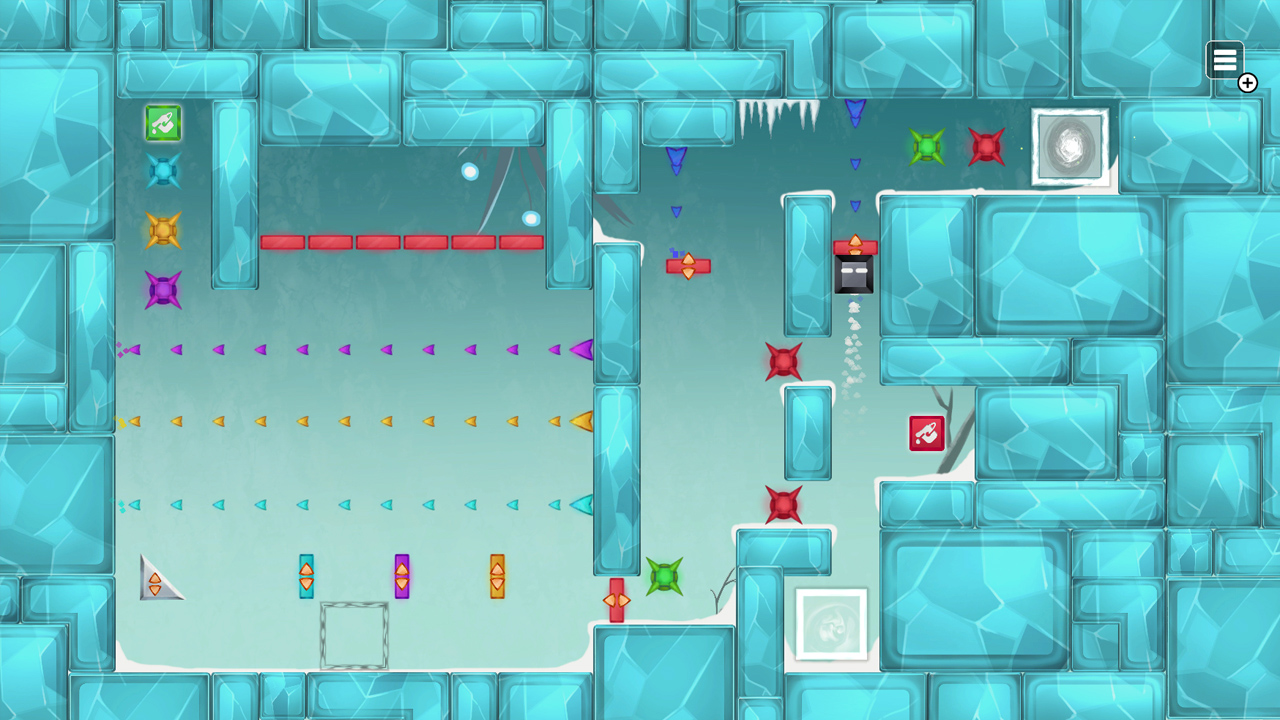Click the swirling exit portal at top right
This screenshot has height=720, width=1280.
1070,148
